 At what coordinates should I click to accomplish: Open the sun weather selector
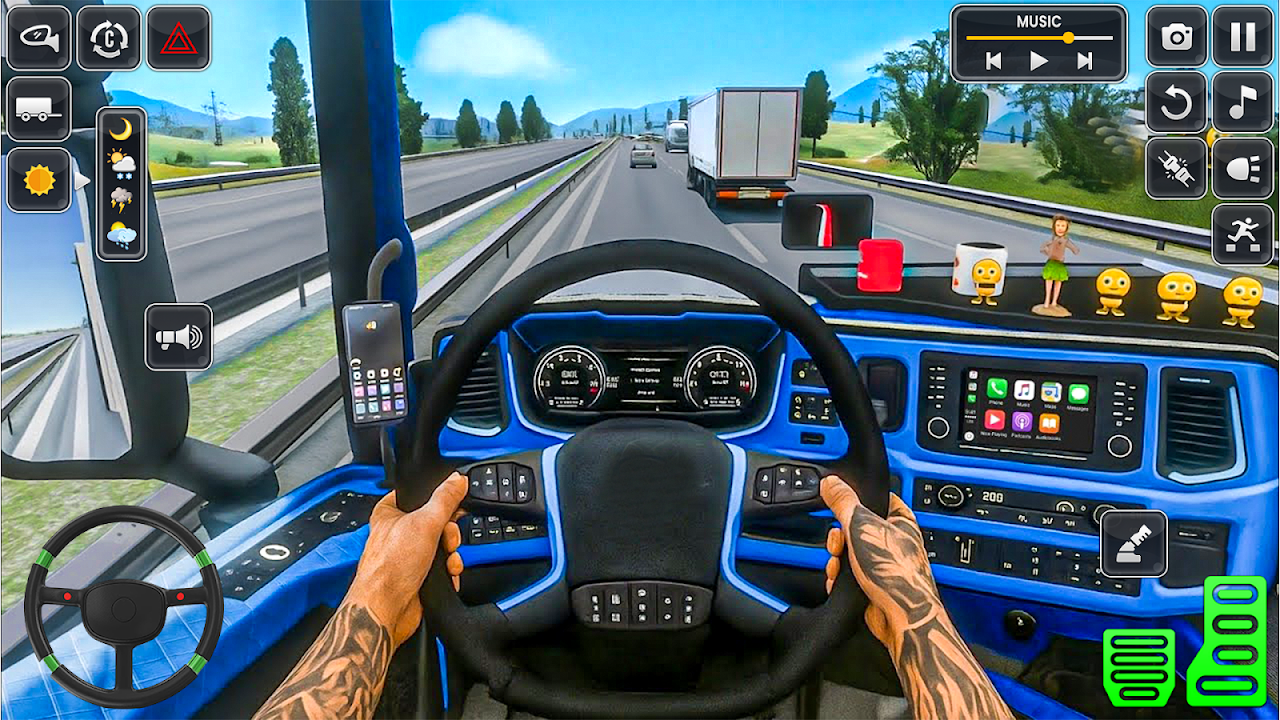tap(39, 180)
